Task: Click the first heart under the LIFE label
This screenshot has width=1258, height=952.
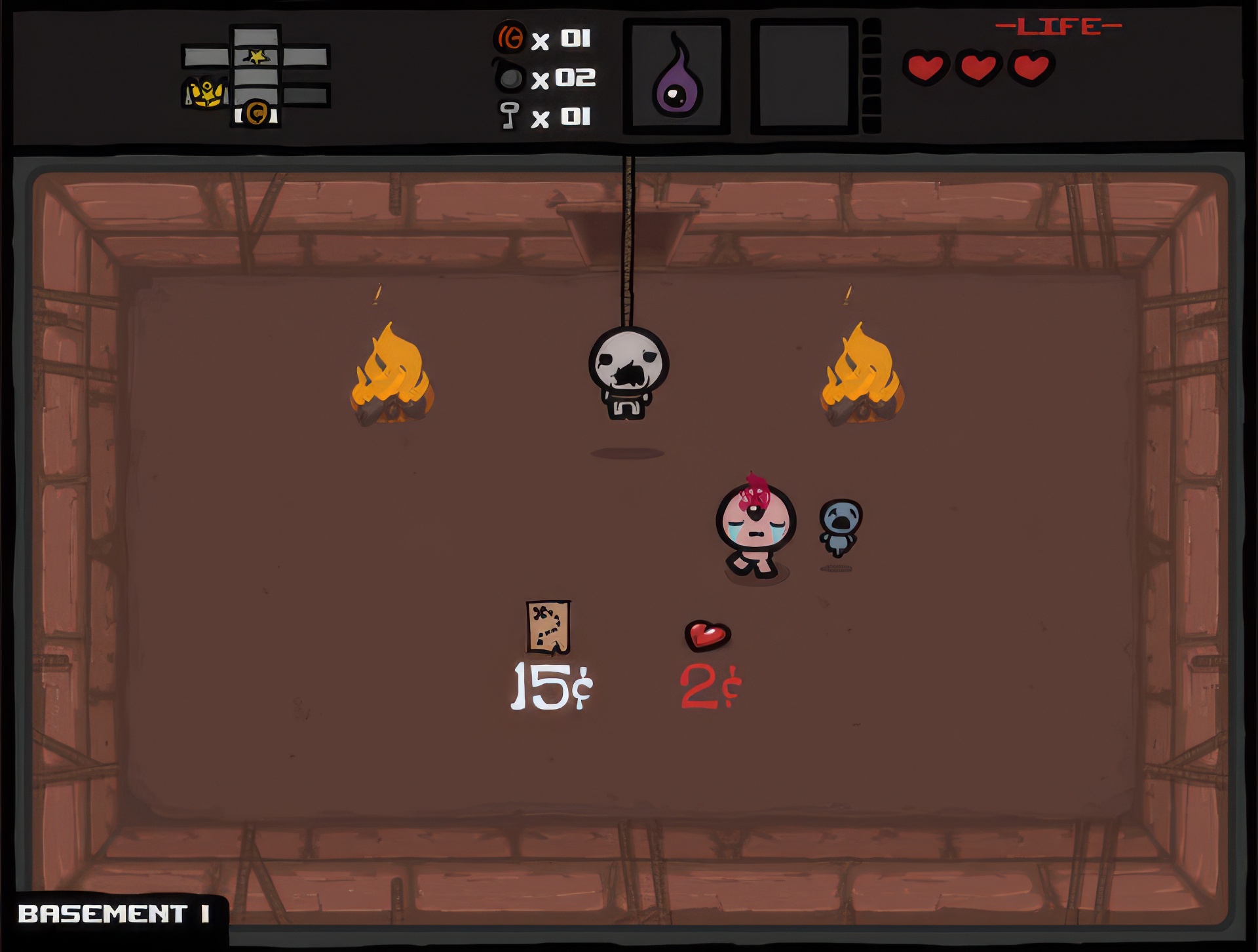Action: (x=926, y=67)
